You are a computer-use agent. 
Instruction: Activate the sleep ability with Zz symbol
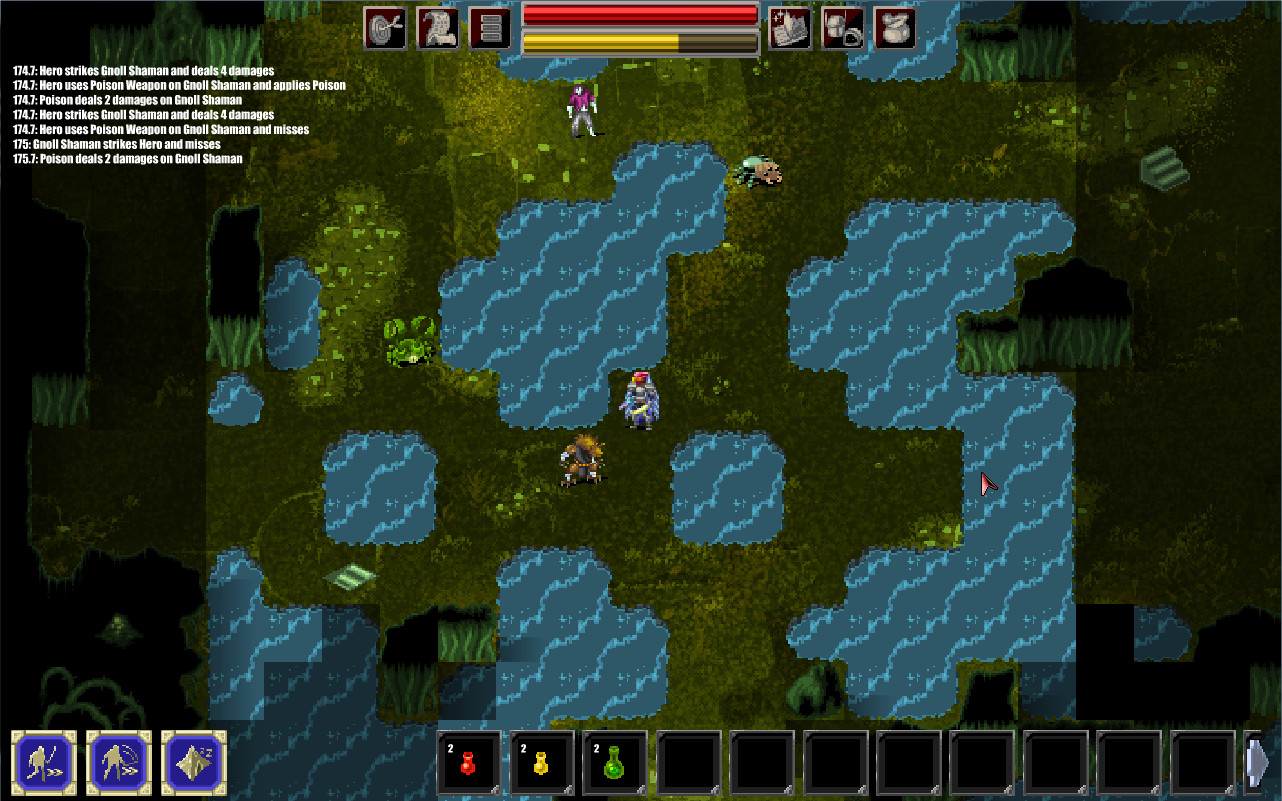[x=192, y=762]
